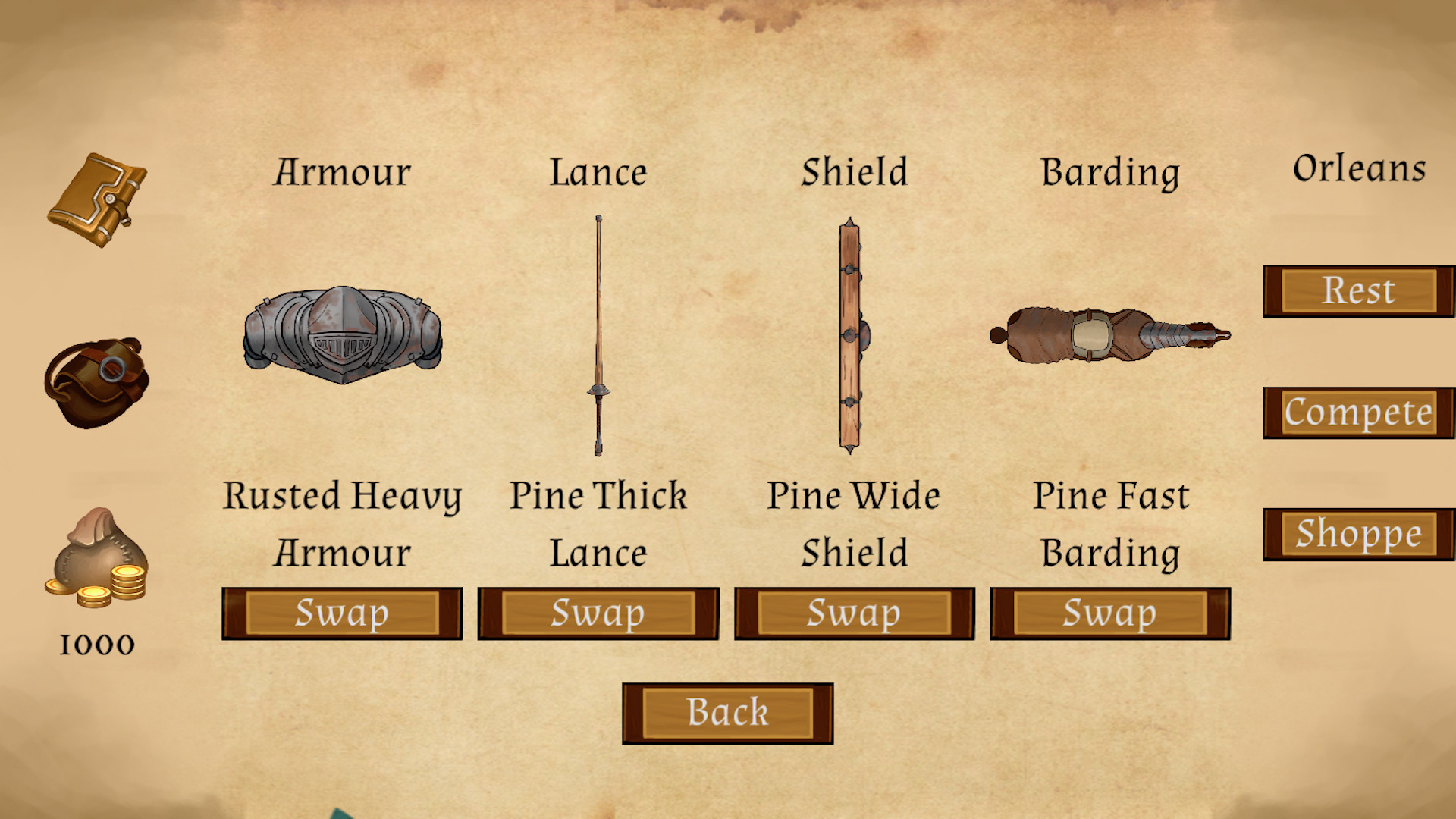Go Back to previous screen
This screenshot has width=1456, height=819.
point(727,711)
